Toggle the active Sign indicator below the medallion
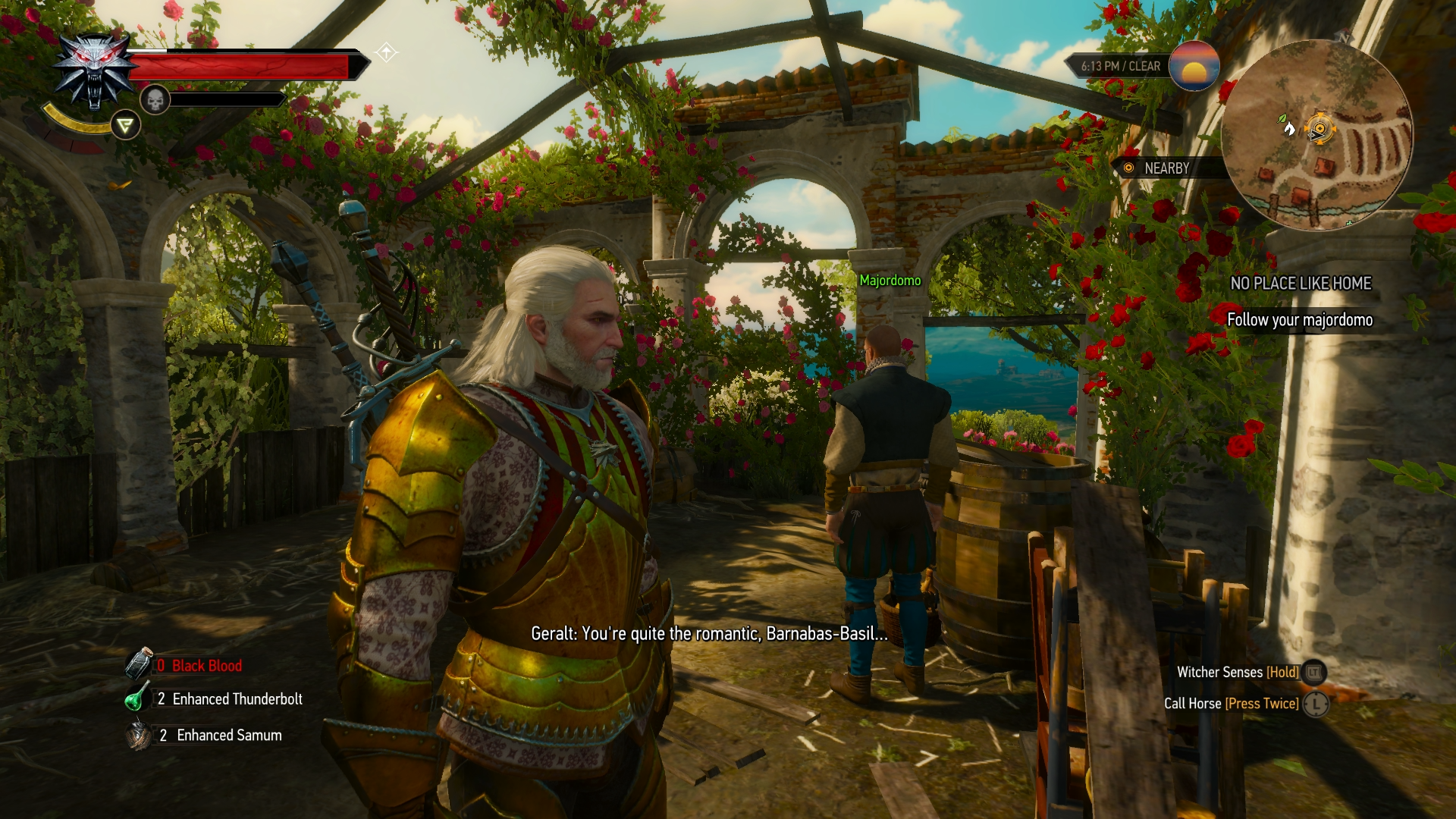The width and height of the screenshot is (1456, 819). point(126,125)
